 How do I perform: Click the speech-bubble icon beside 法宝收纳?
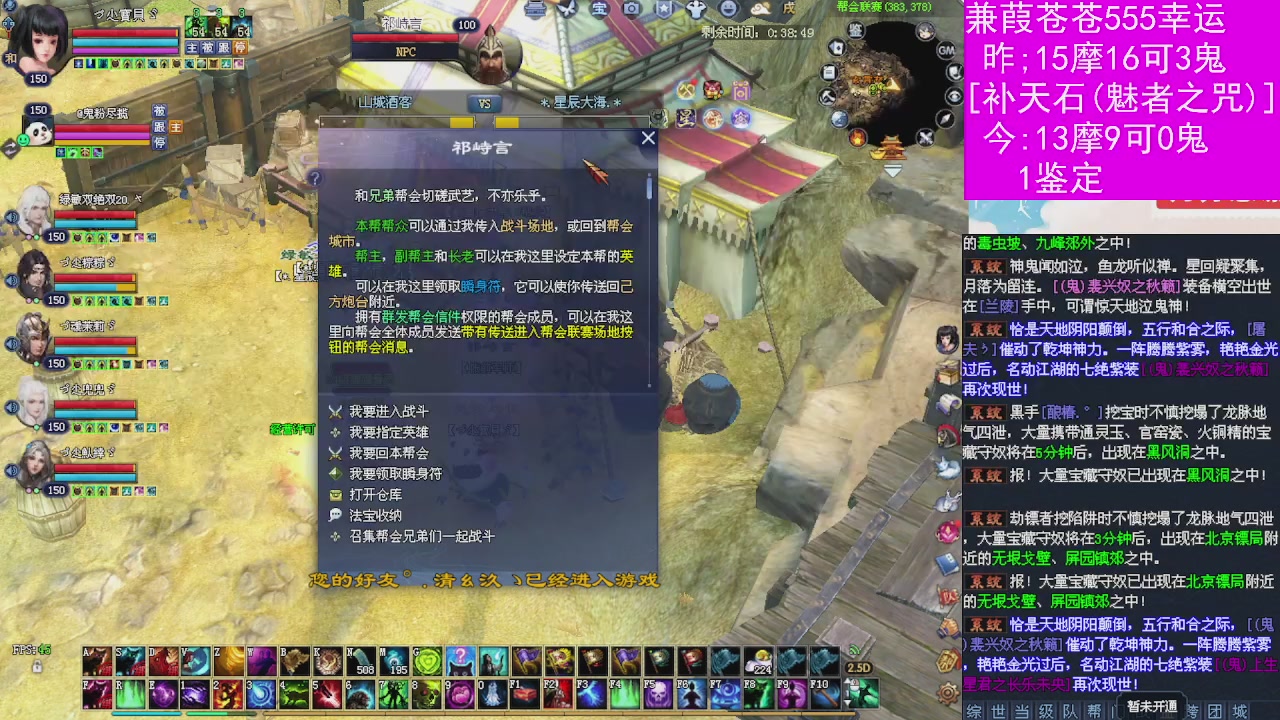335,515
